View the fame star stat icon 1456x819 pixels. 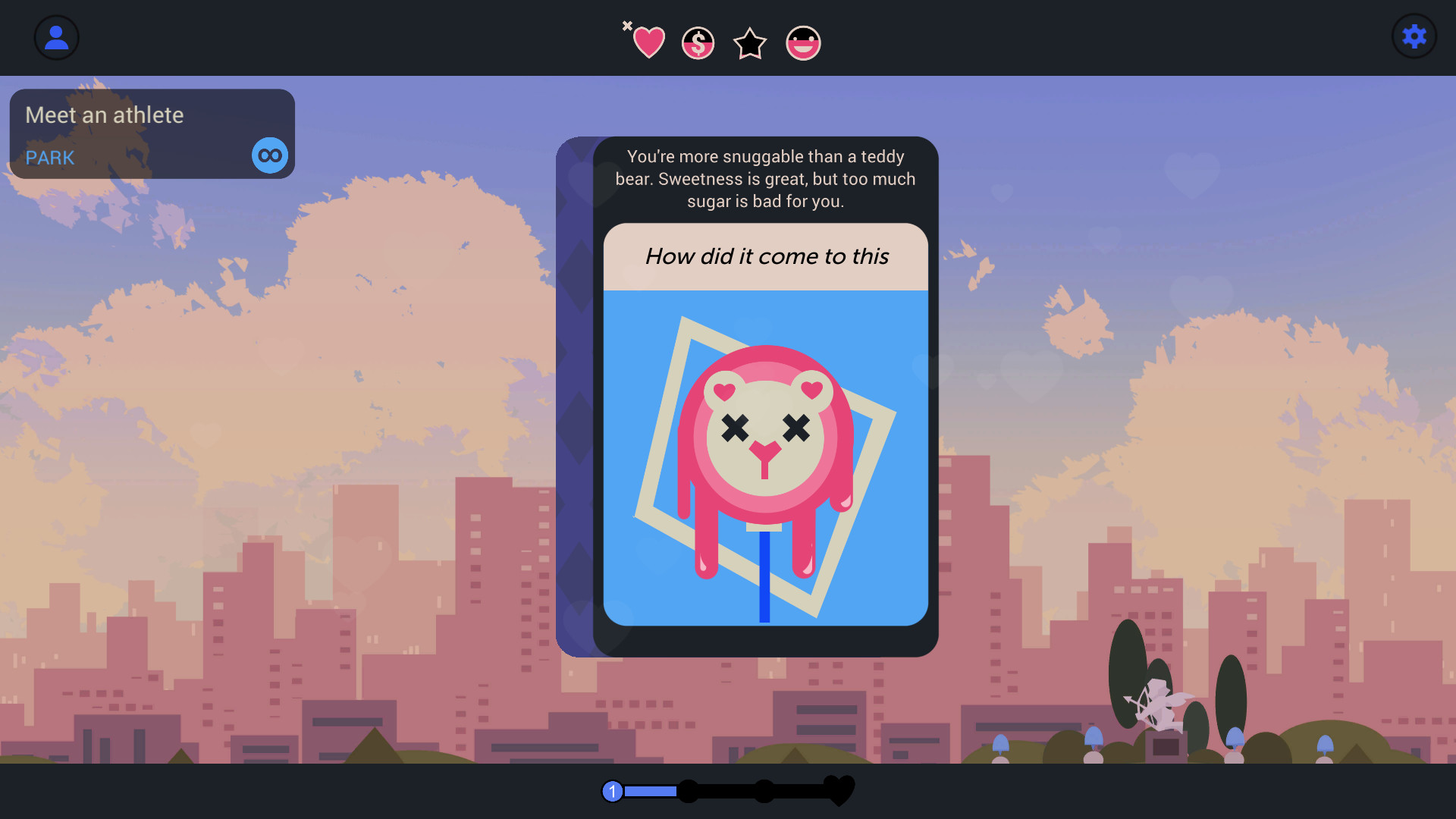(749, 42)
